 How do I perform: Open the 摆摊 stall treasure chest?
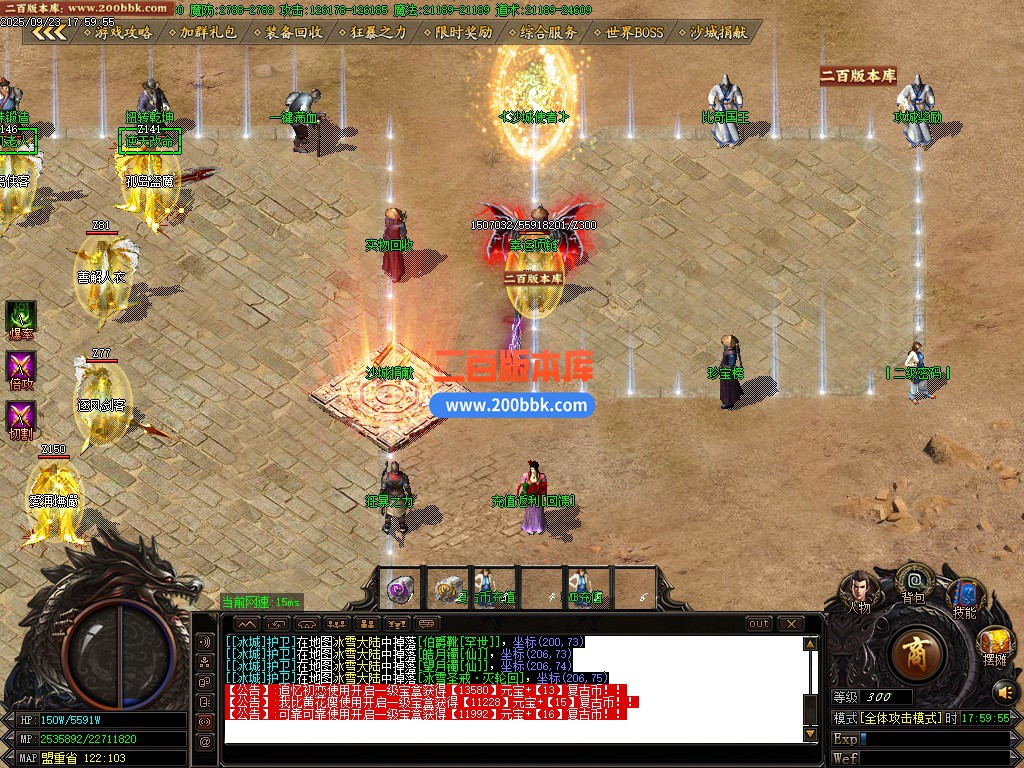[995, 643]
